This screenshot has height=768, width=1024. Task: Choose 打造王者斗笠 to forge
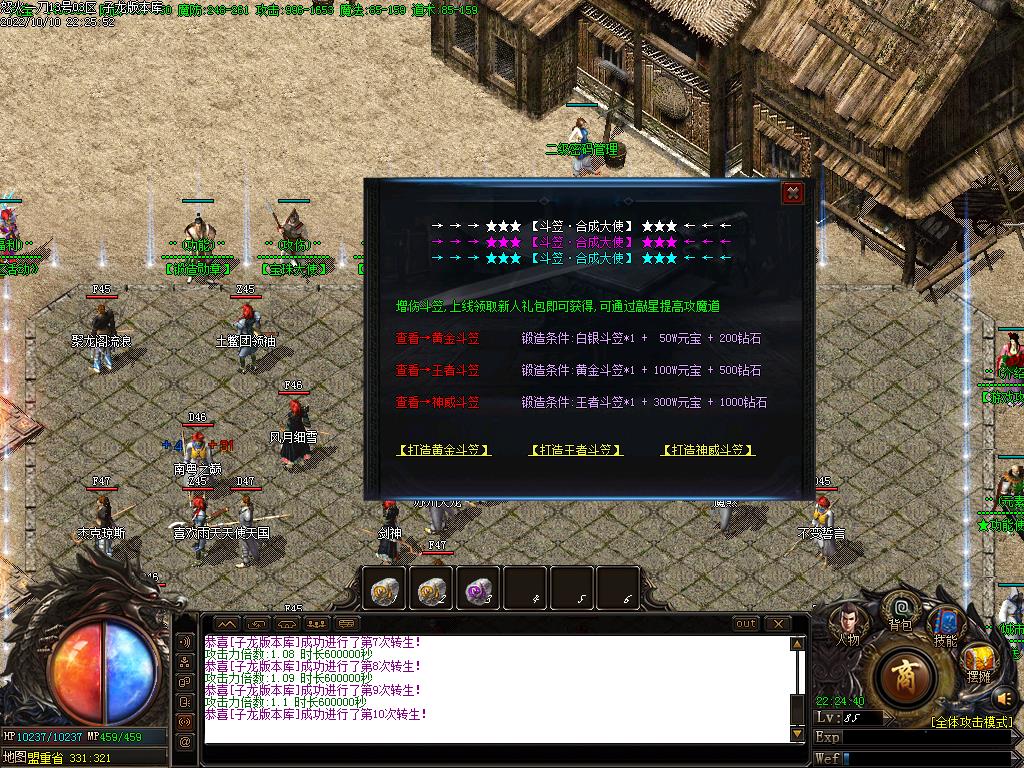tap(575, 450)
